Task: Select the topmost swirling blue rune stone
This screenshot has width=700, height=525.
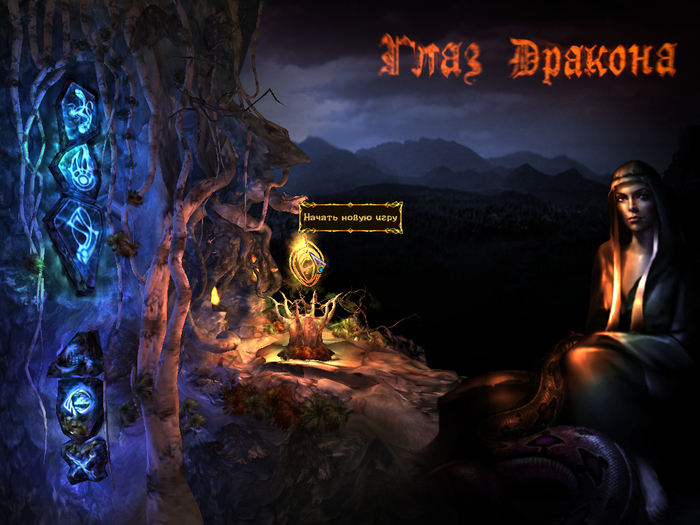Action: pos(77,110)
